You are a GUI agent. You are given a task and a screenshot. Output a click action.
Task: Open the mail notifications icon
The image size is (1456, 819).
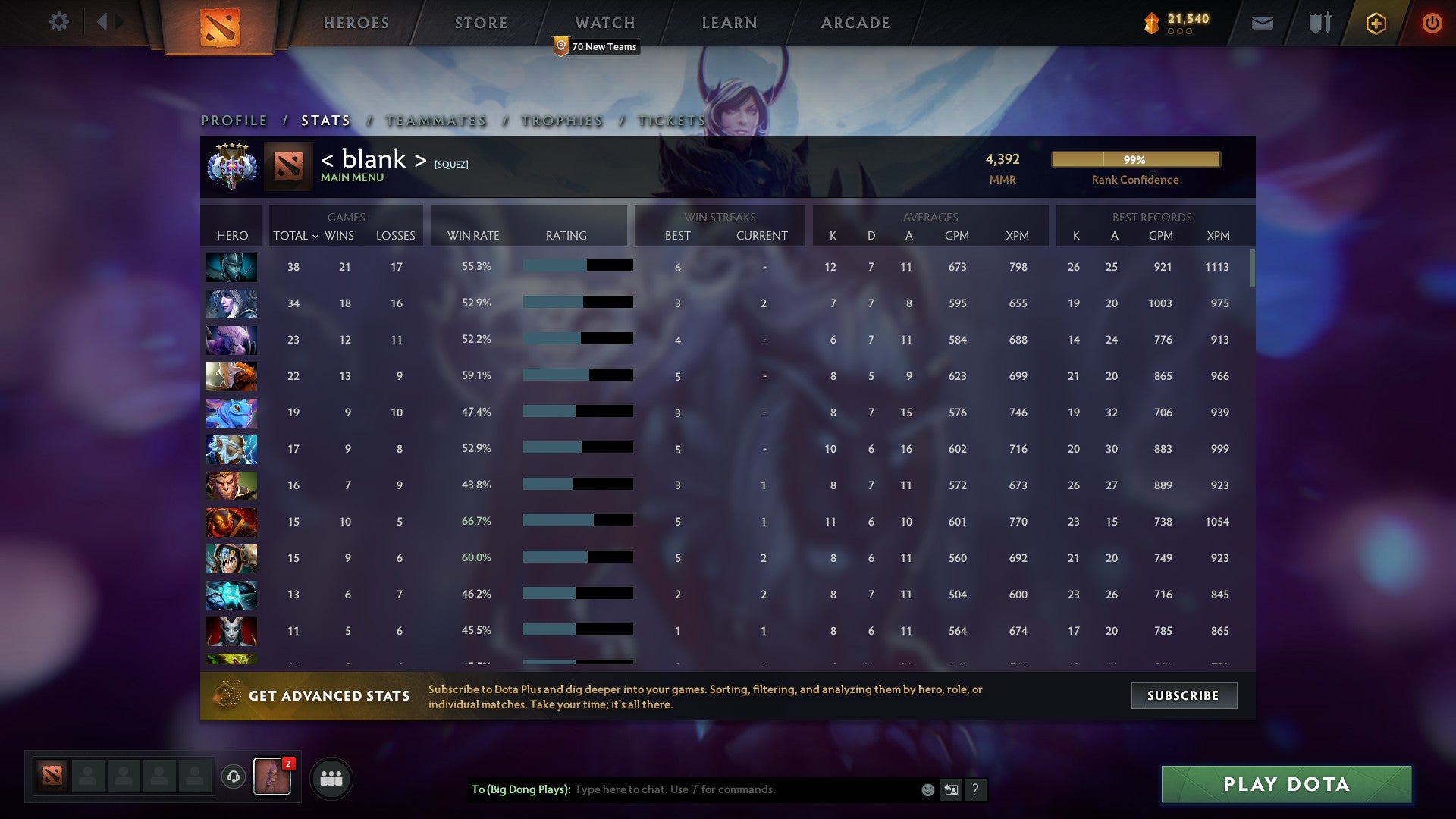[x=1263, y=23]
